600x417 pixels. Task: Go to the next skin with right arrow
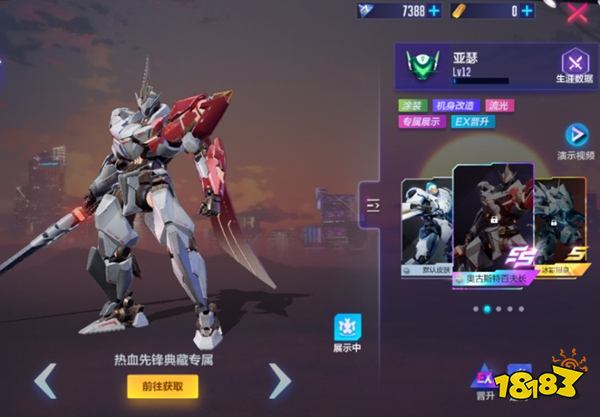280,381
